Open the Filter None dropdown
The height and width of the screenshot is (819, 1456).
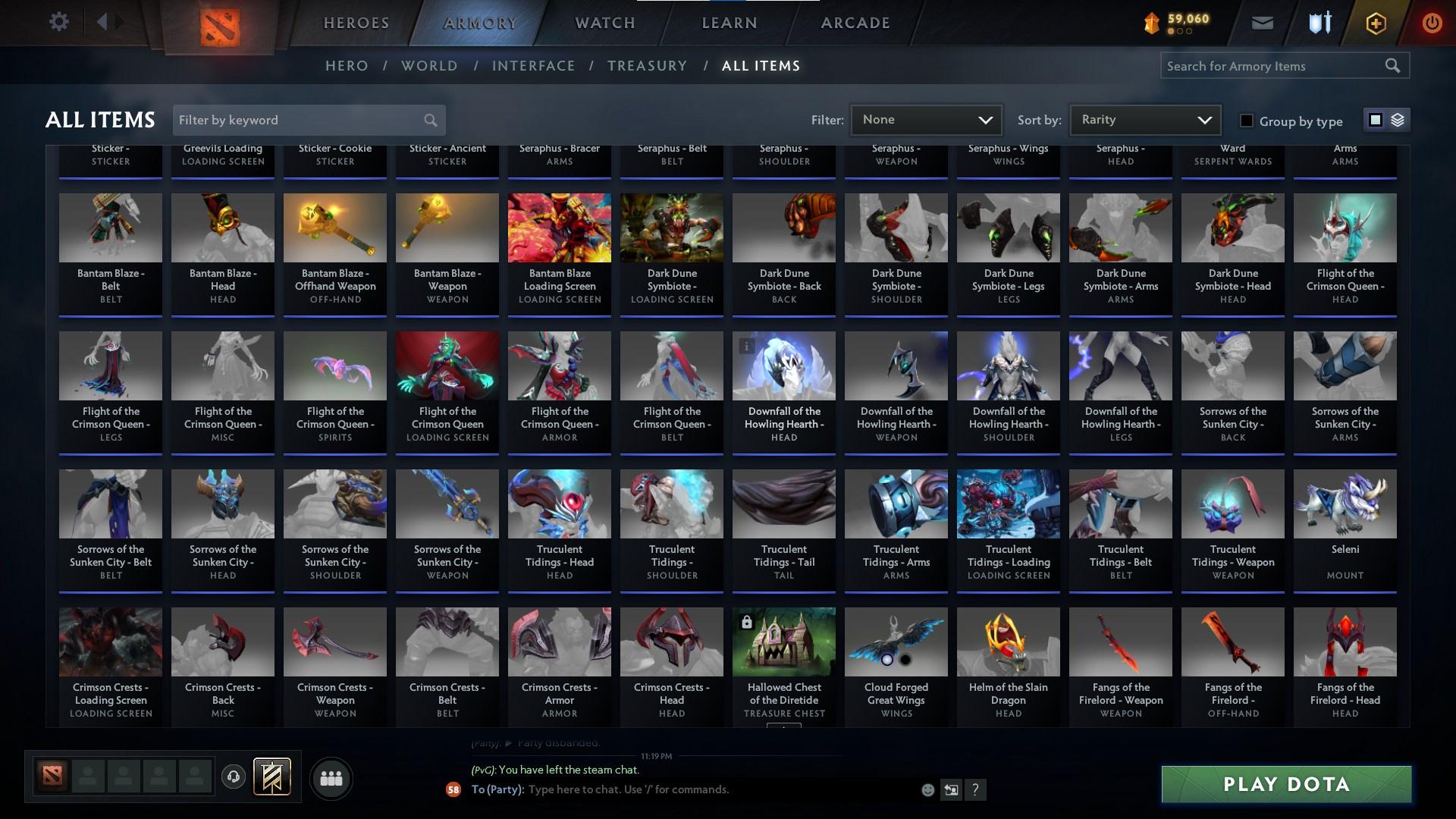click(x=926, y=119)
